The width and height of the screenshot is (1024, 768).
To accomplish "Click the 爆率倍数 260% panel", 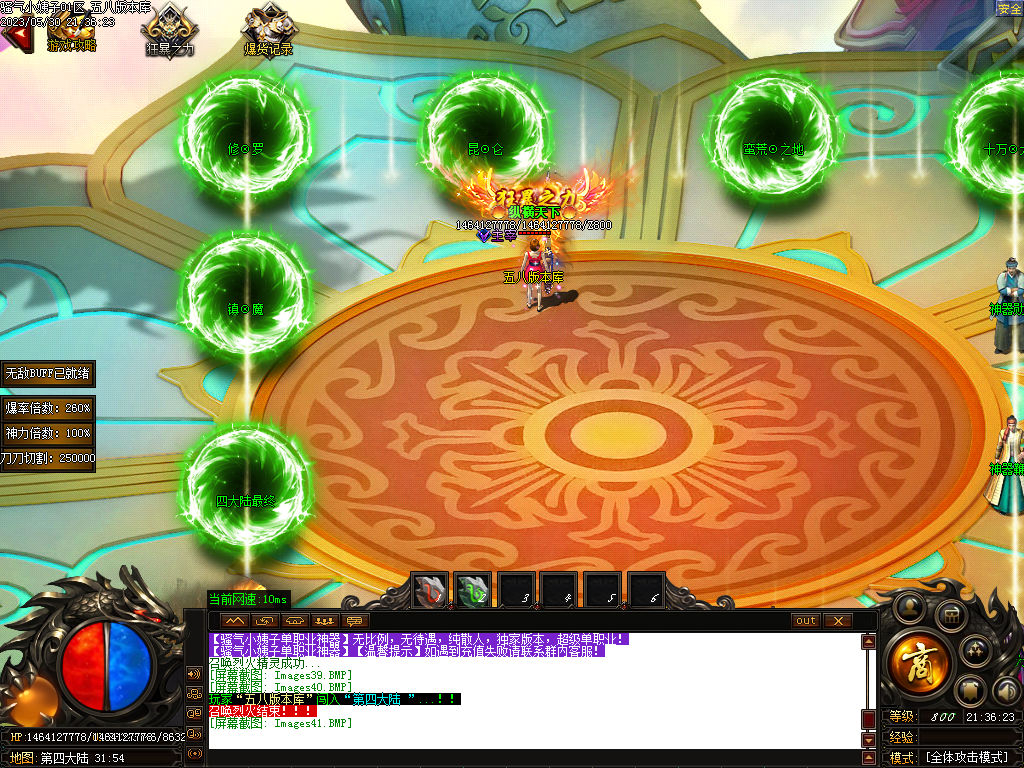I will (x=48, y=408).
